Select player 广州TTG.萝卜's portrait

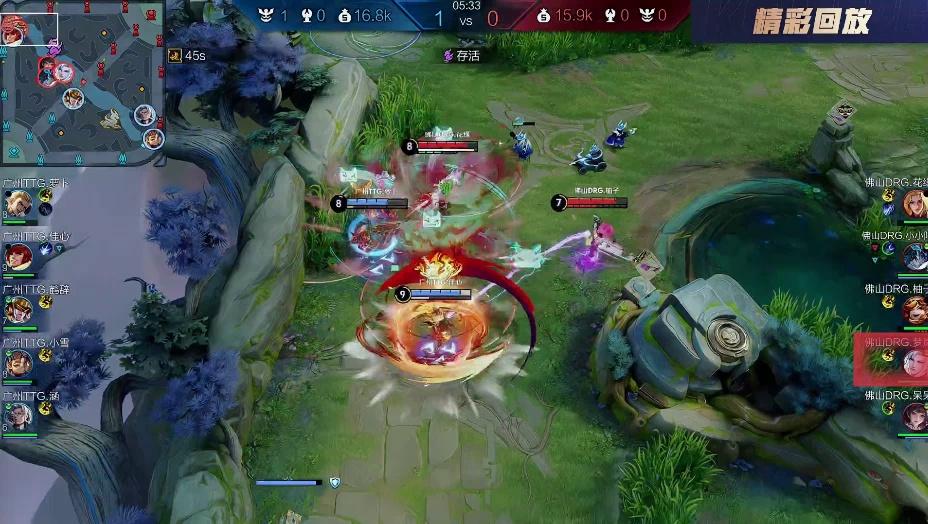pos(18,204)
